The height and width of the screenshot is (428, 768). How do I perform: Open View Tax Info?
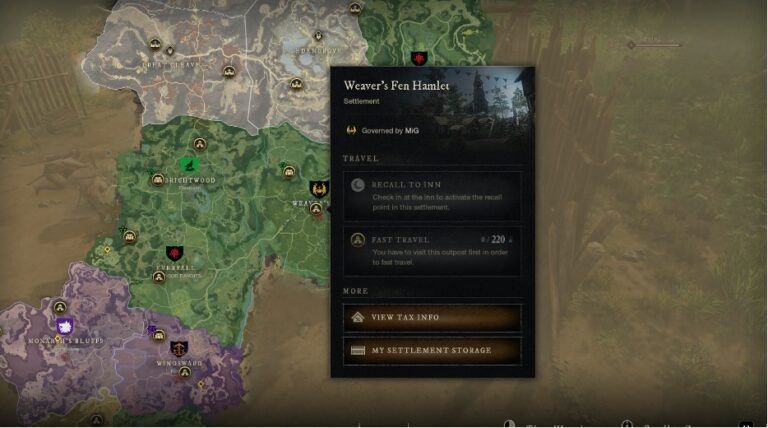[432, 317]
